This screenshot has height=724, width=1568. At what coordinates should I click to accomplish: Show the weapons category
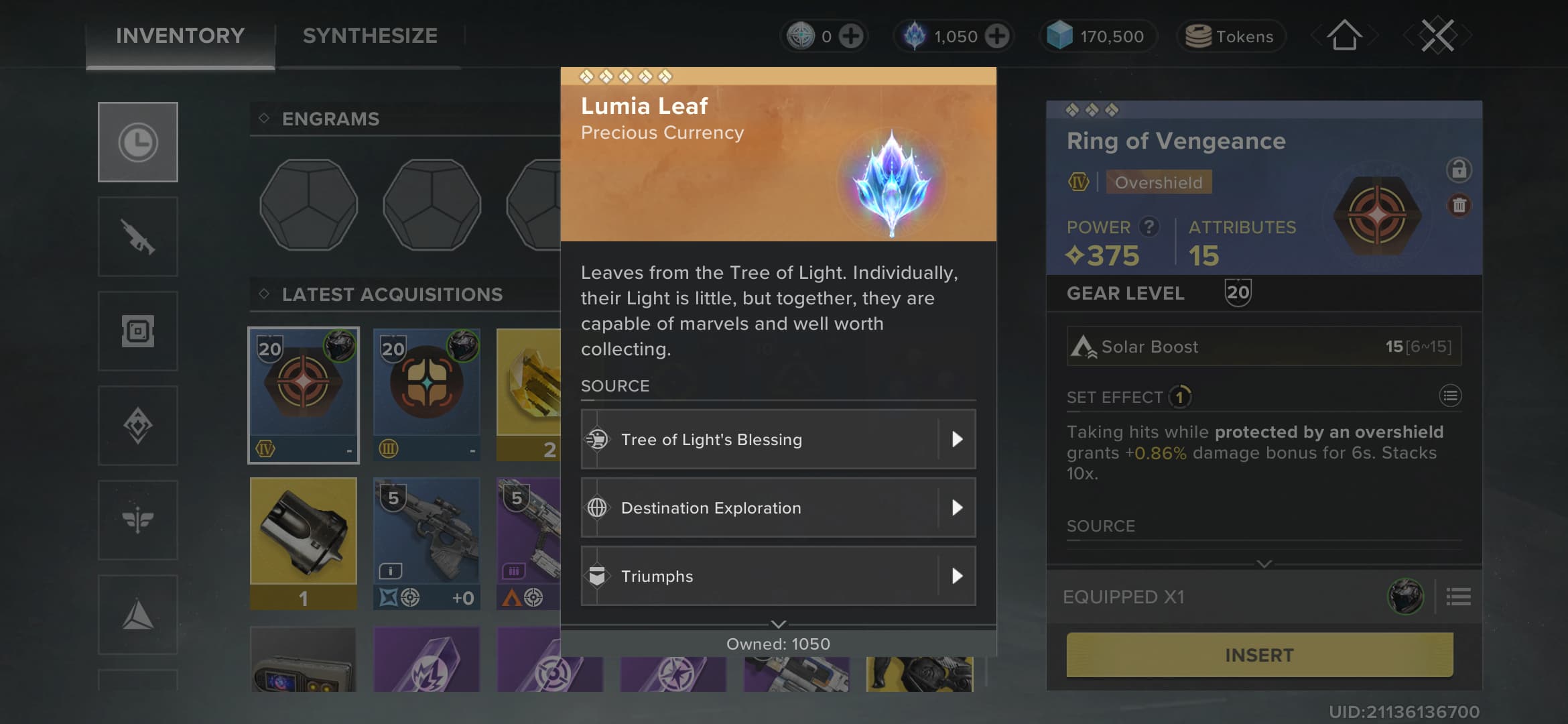click(138, 237)
